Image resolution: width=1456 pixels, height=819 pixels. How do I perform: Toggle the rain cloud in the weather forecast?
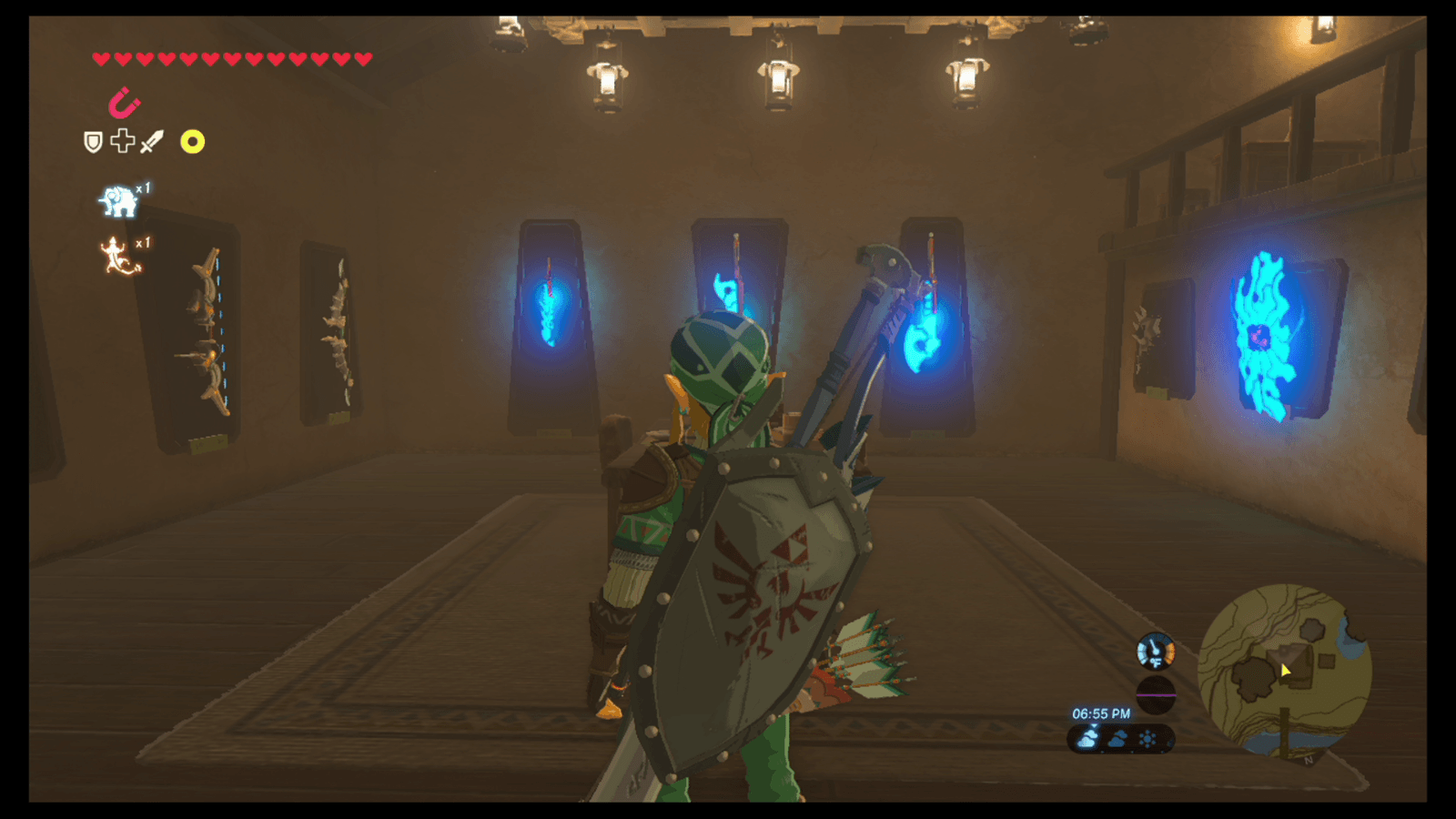click(1087, 739)
